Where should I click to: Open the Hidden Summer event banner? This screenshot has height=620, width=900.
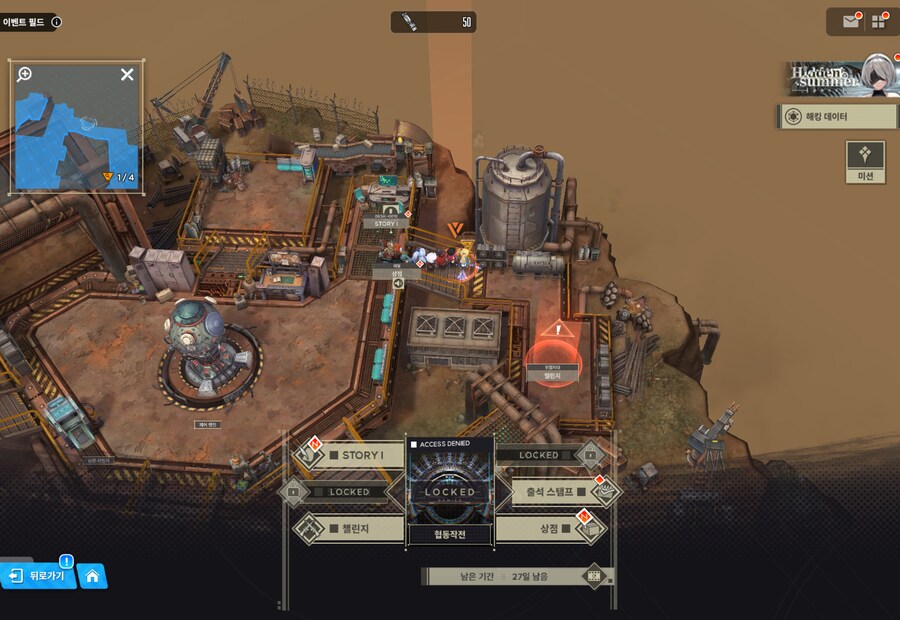[838, 77]
